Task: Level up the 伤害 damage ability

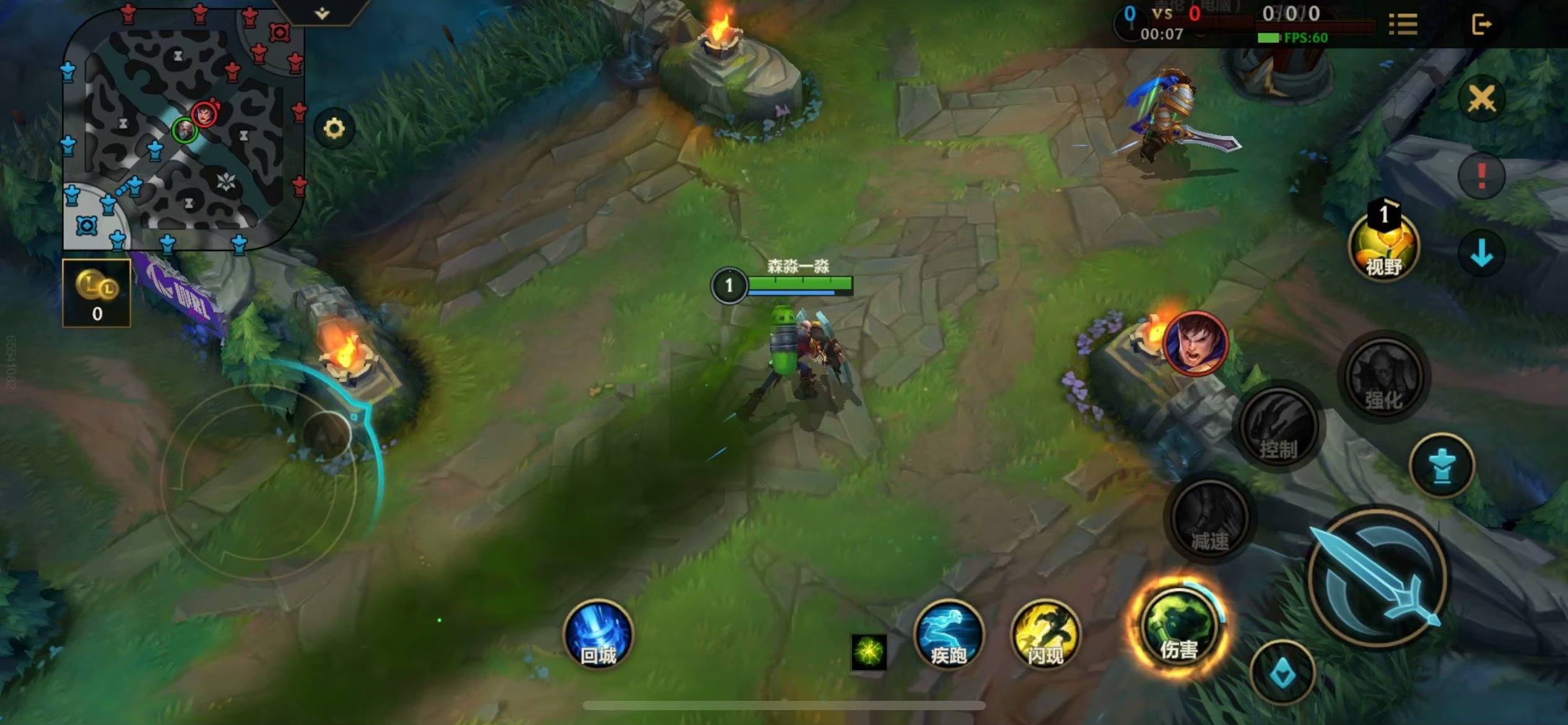Action: [x=1179, y=627]
